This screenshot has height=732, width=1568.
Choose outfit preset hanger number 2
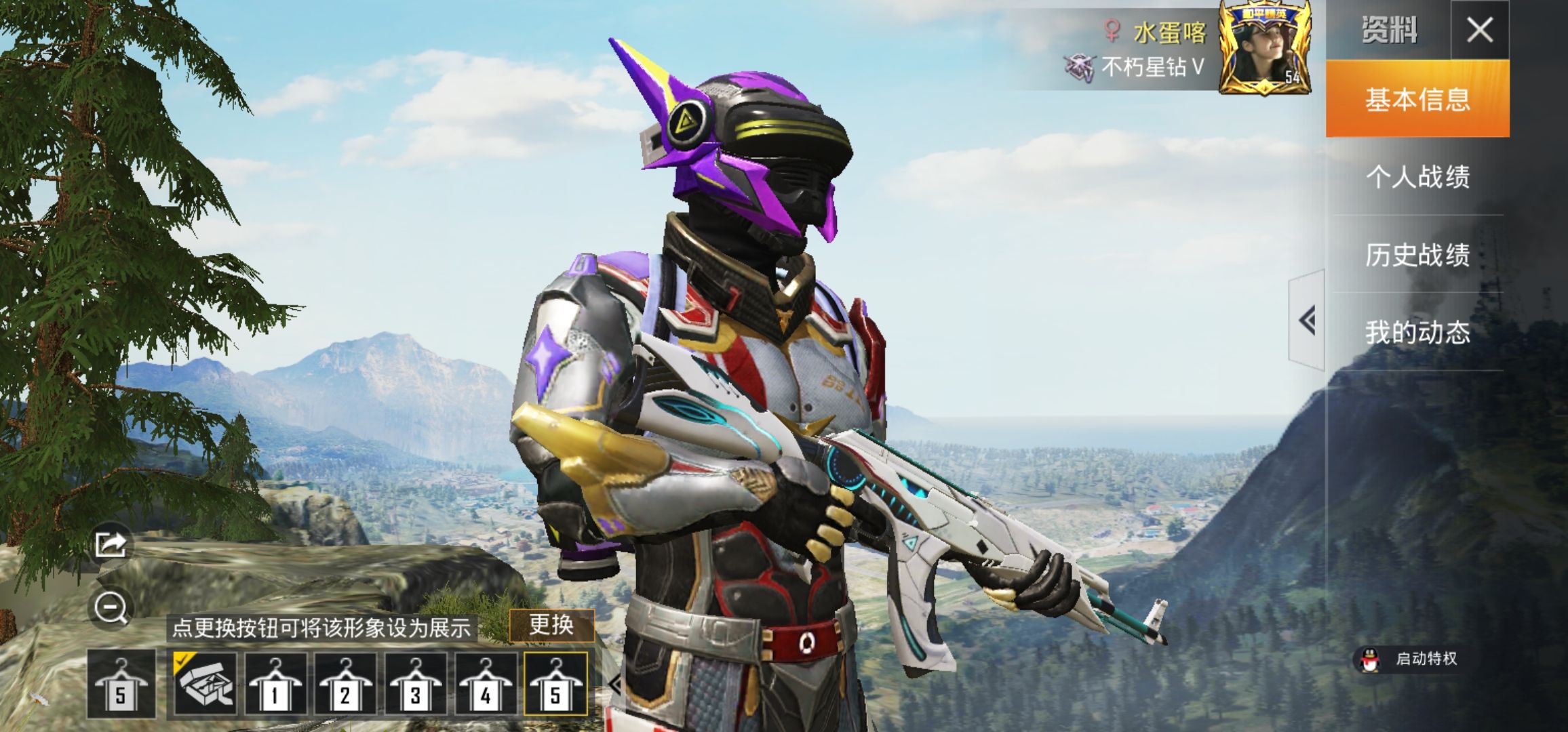[345, 685]
